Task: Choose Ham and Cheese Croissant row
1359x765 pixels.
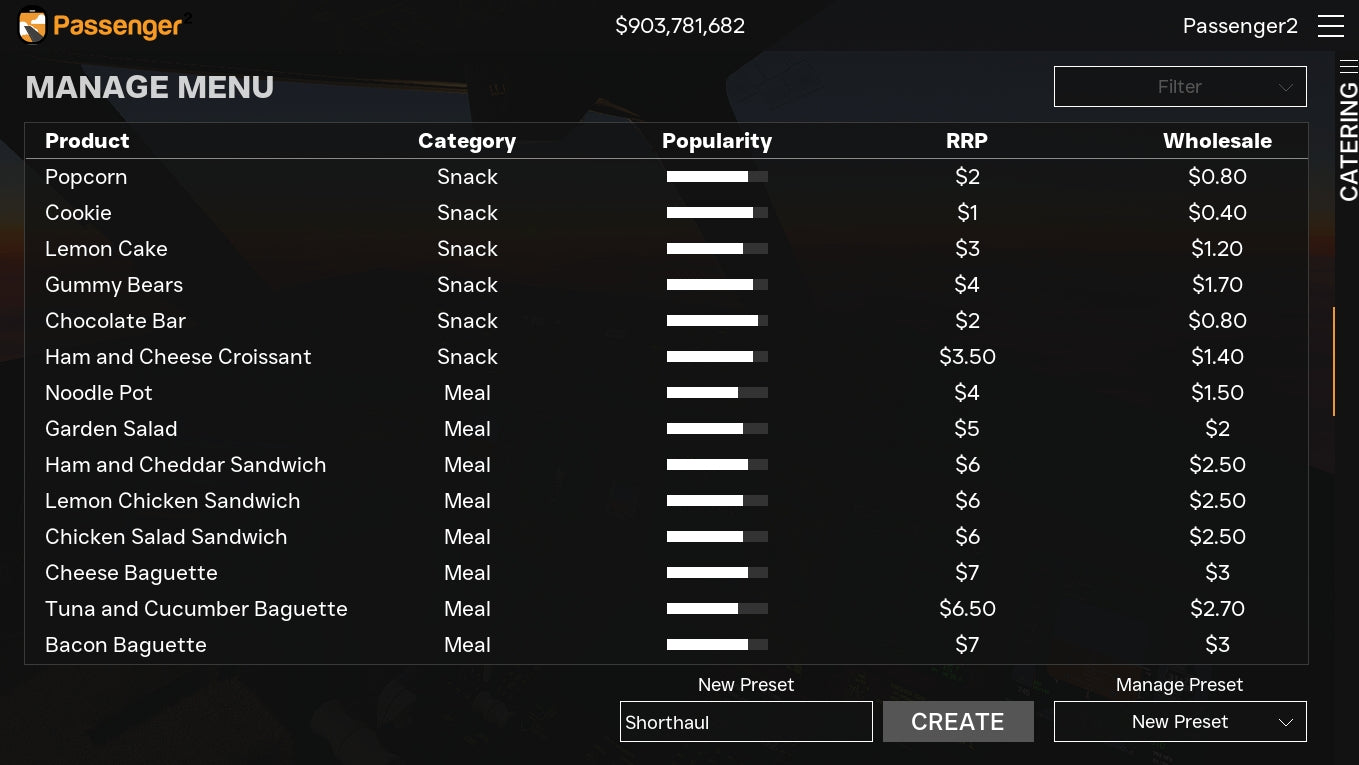Action: click(x=178, y=357)
